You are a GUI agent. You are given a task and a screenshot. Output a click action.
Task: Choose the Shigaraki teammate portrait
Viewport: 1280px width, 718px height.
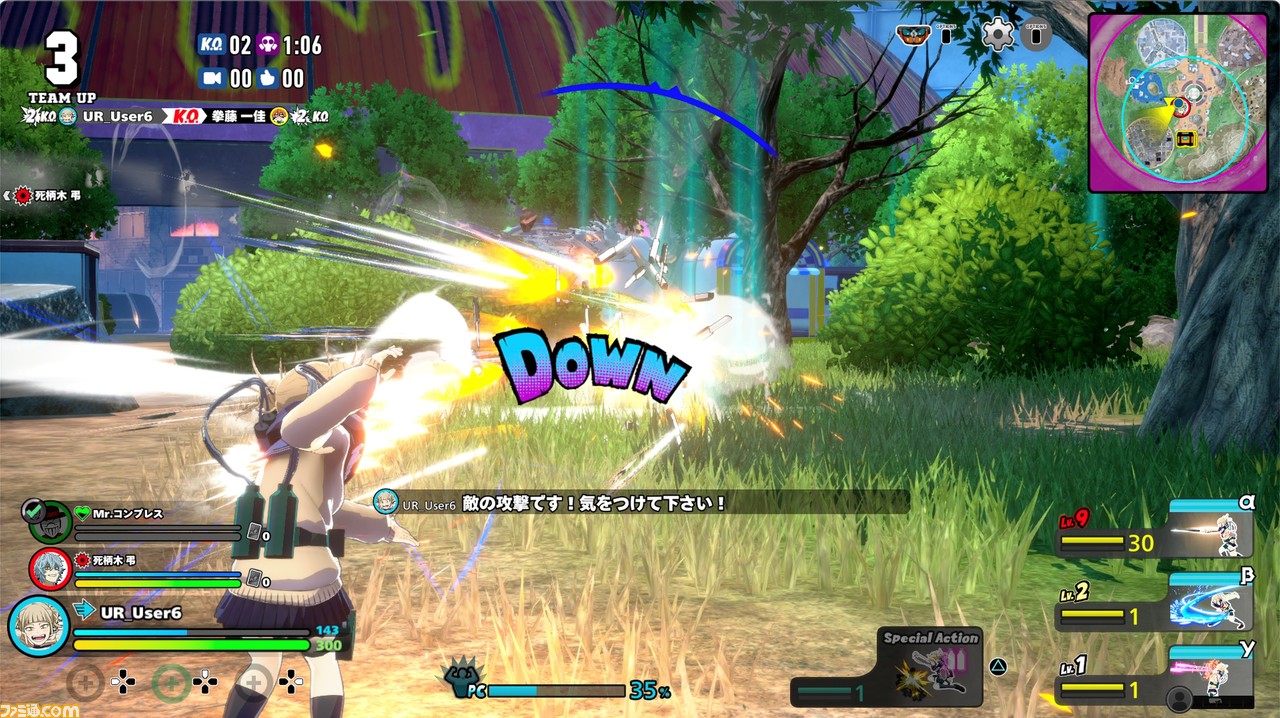click(49, 569)
